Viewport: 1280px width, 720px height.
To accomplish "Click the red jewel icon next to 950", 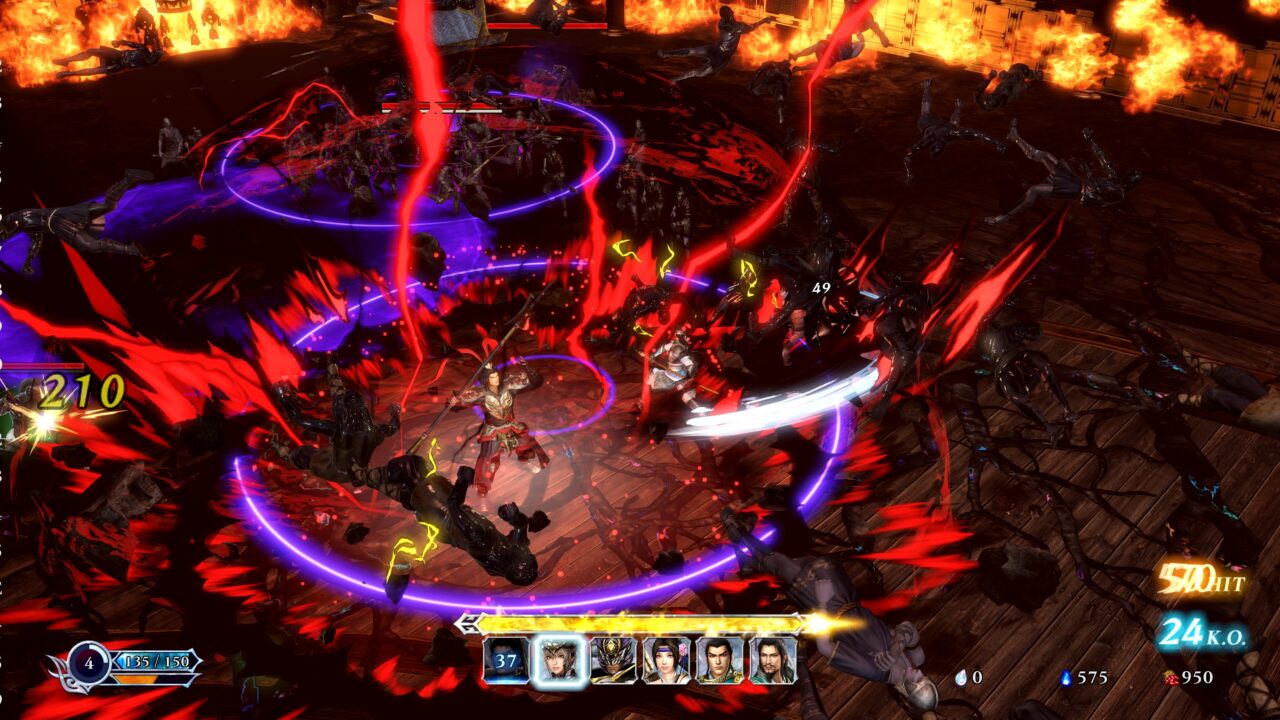I will [1170, 678].
